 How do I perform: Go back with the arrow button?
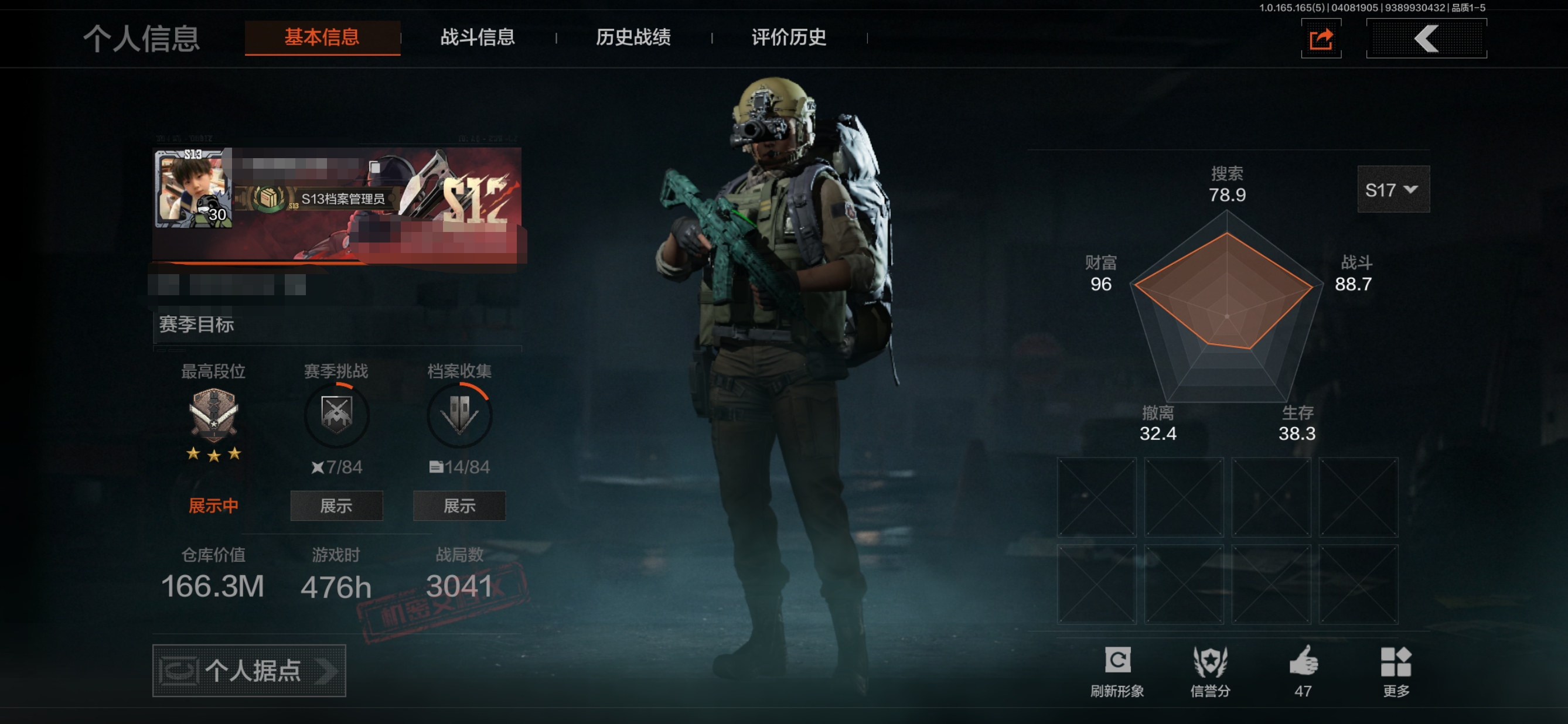point(1426,40)
